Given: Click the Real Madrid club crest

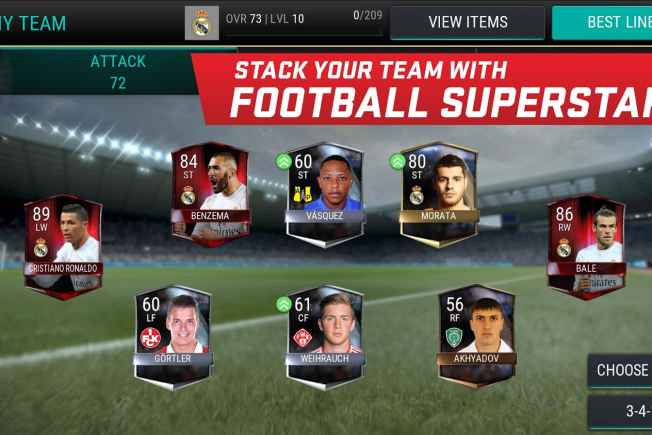Looking at the screenshot, I should (x=202, y=23).
